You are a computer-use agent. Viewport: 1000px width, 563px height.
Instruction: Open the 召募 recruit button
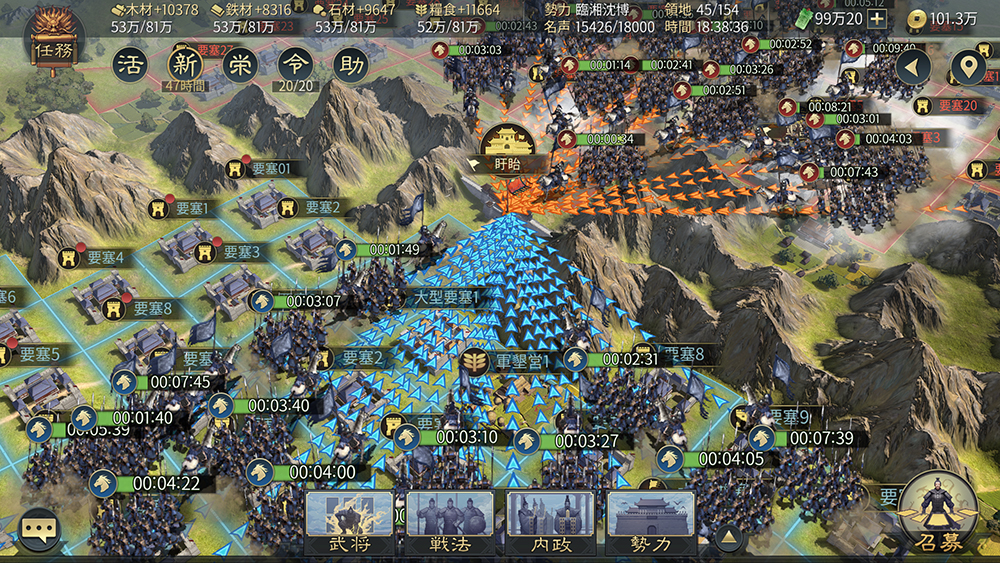(x=939, y=515)
